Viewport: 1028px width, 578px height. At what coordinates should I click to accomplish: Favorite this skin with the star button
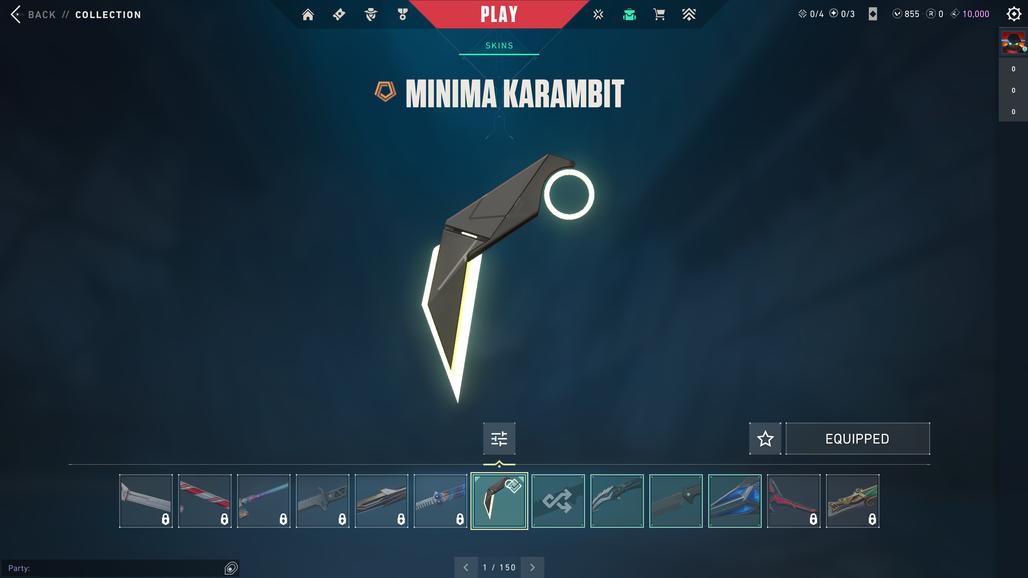click(765, 439)
